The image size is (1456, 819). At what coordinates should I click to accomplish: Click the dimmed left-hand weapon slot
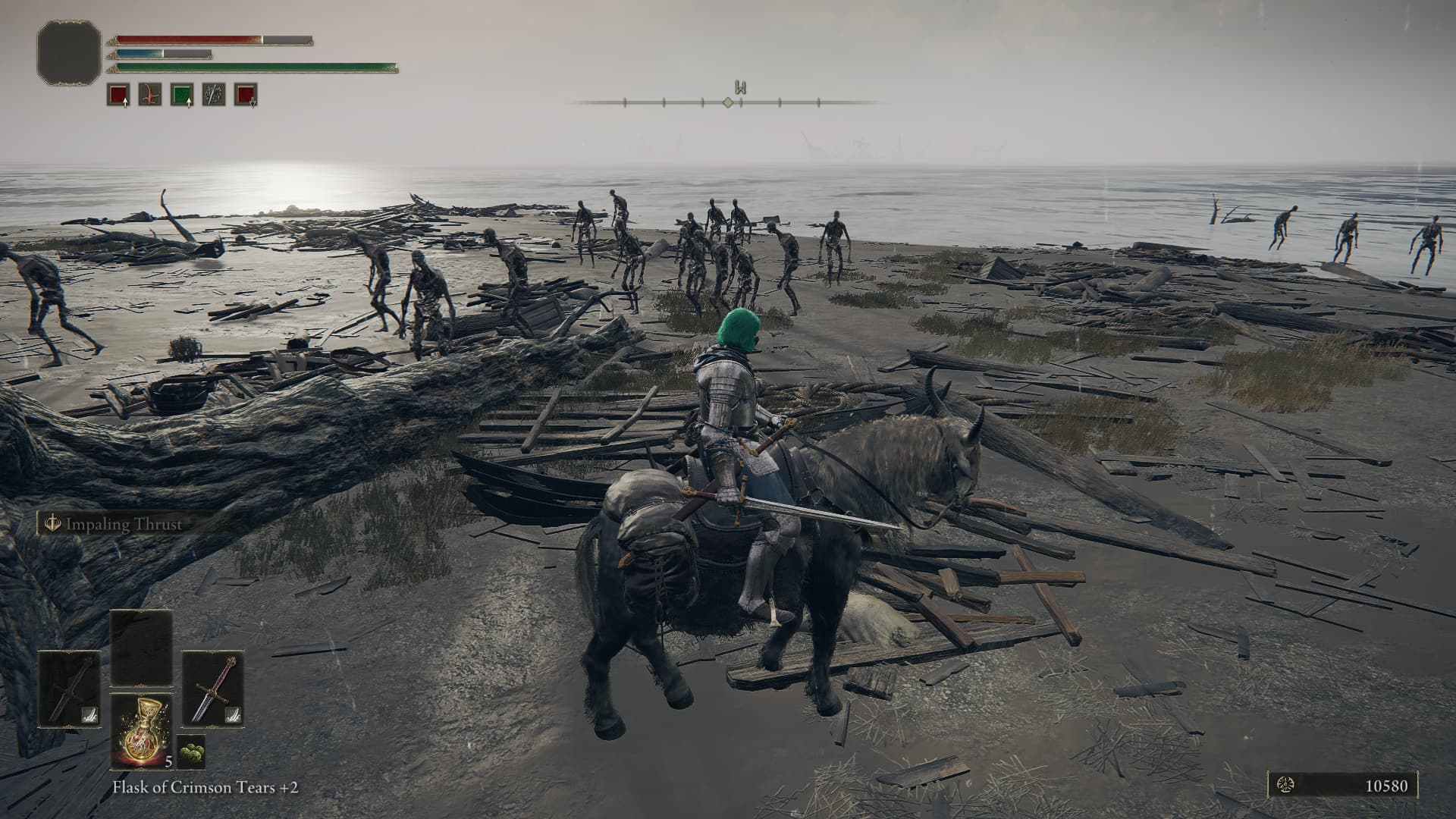[x=70, y=689]
